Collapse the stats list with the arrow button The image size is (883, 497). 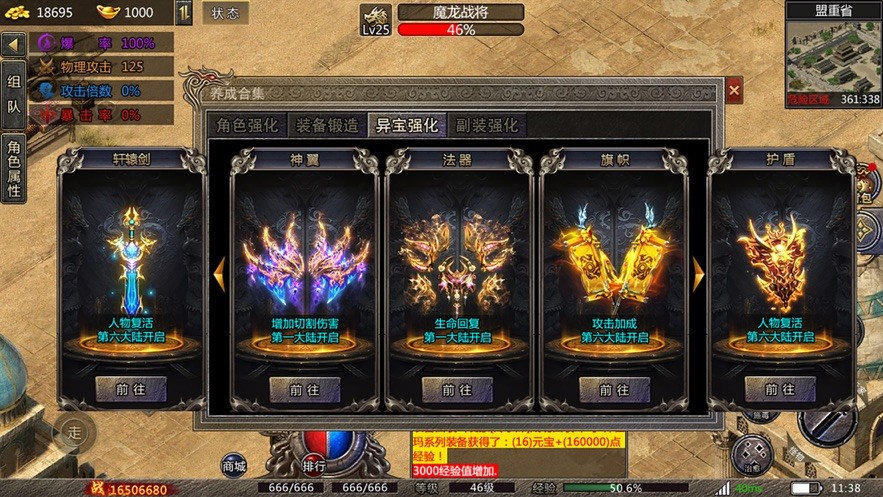[x=13, y=45]
